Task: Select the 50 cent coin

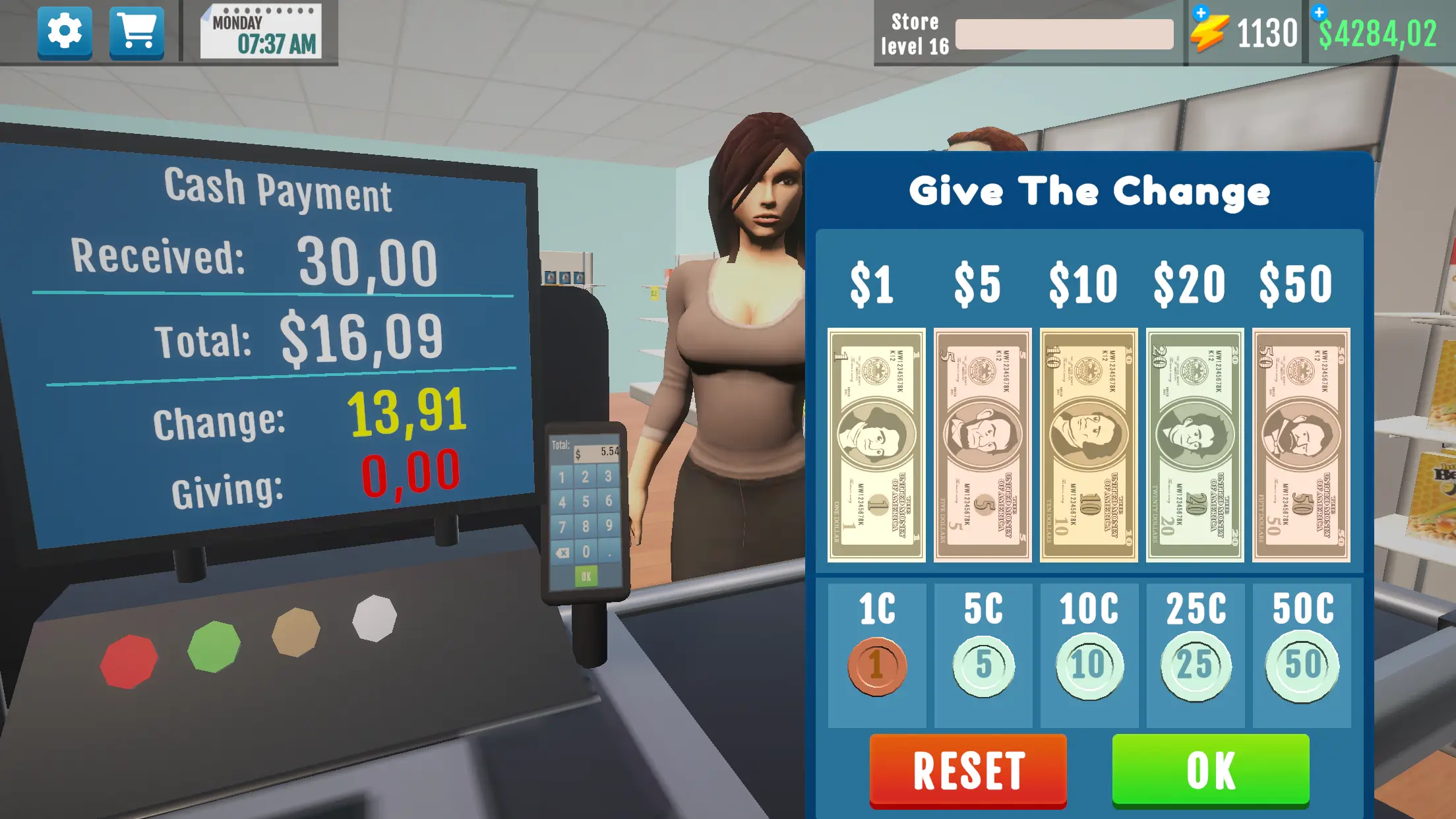Action: click(1299, 666)
